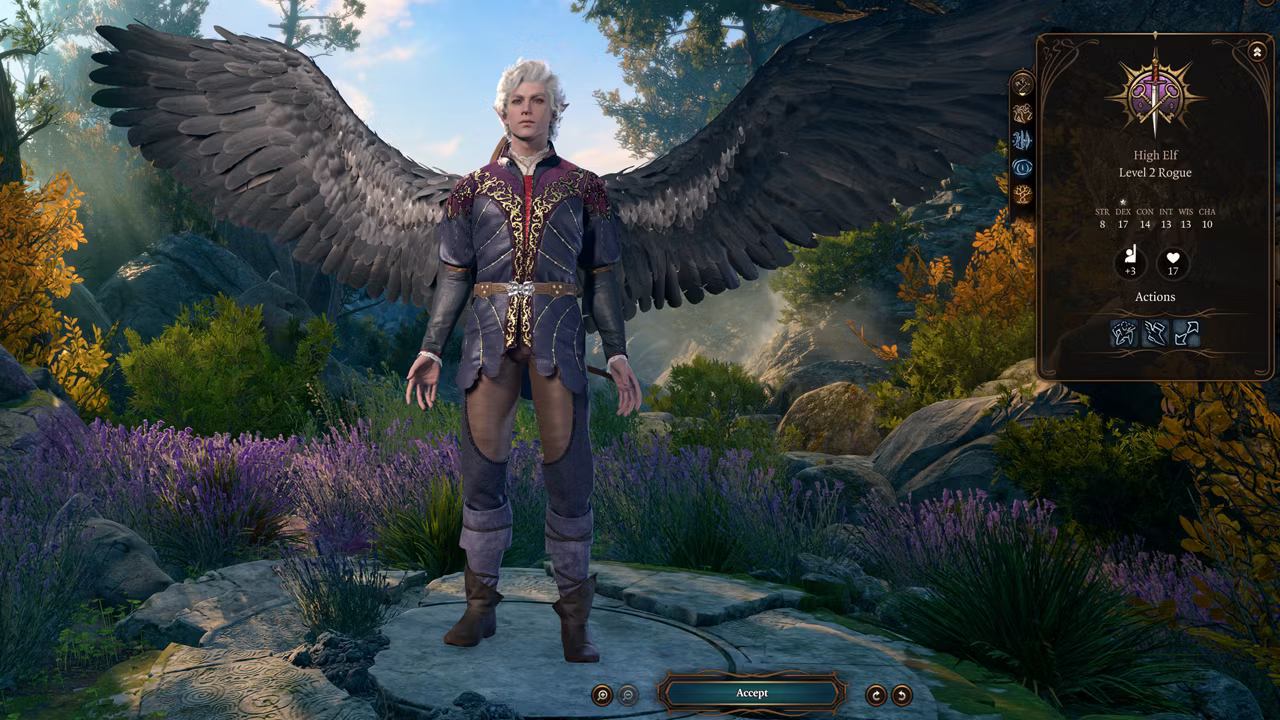Zoom in on the character
The image size is (1280, 720).
pyautogui.click(x=602, y=695)
